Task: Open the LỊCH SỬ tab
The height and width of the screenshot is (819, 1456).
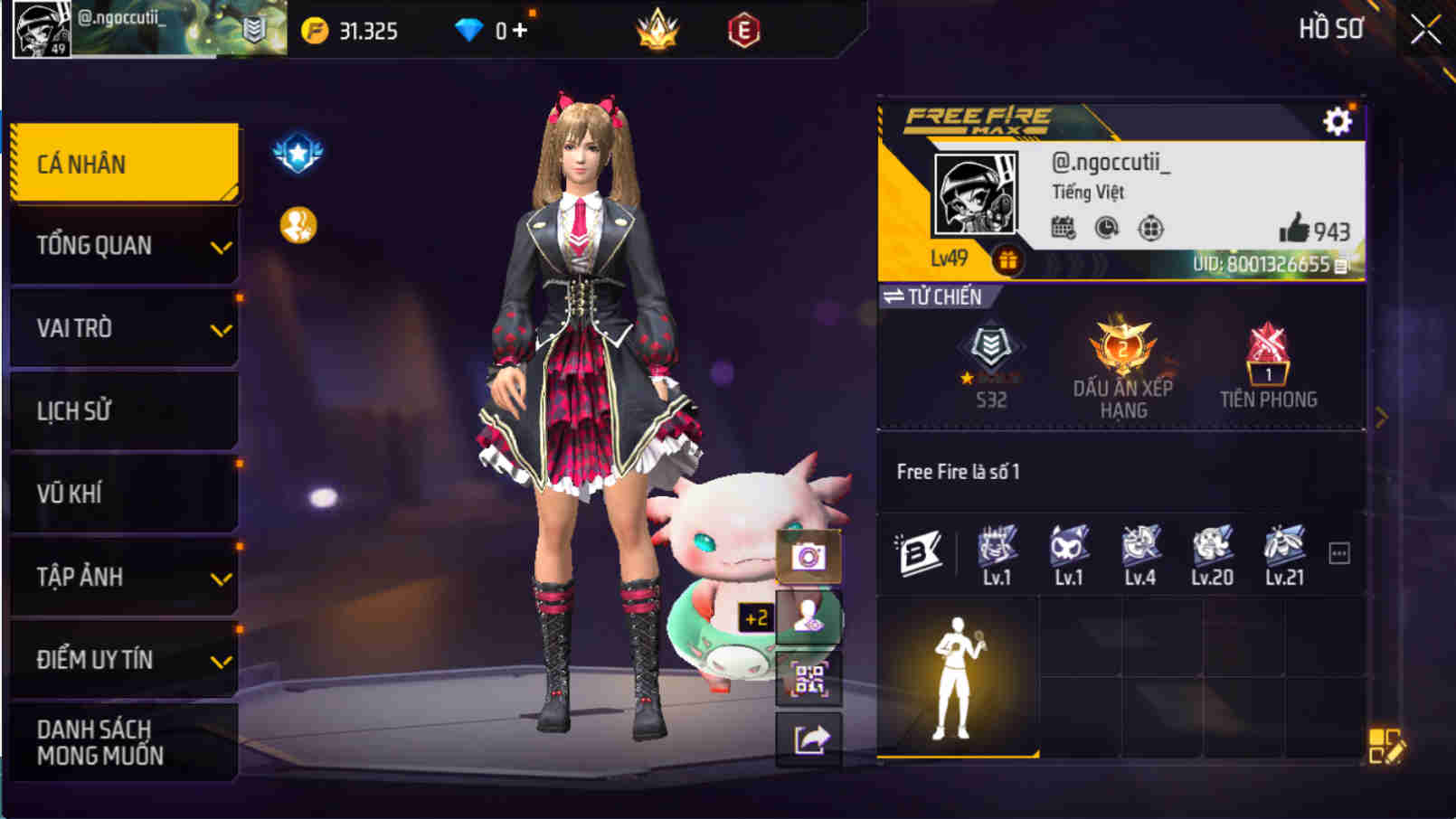Action: coord(124,411)
